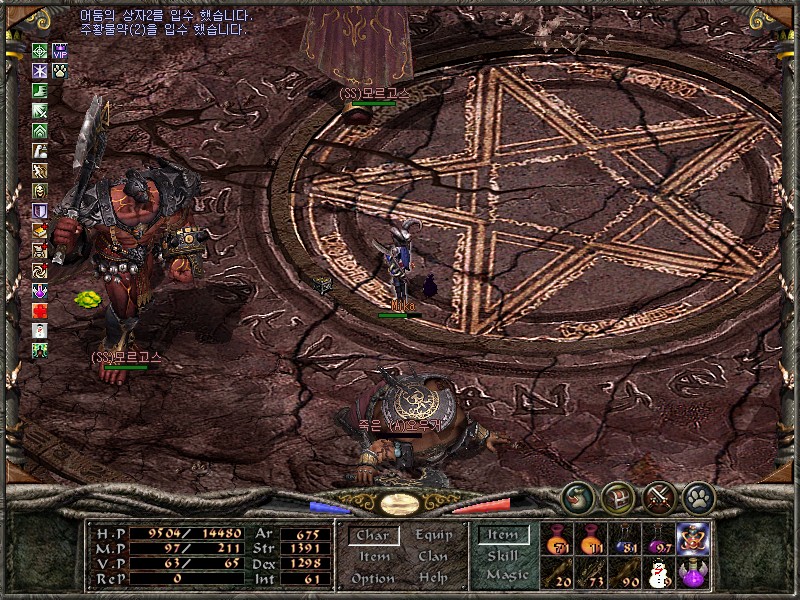Open the Clan menu

[433, 557]
